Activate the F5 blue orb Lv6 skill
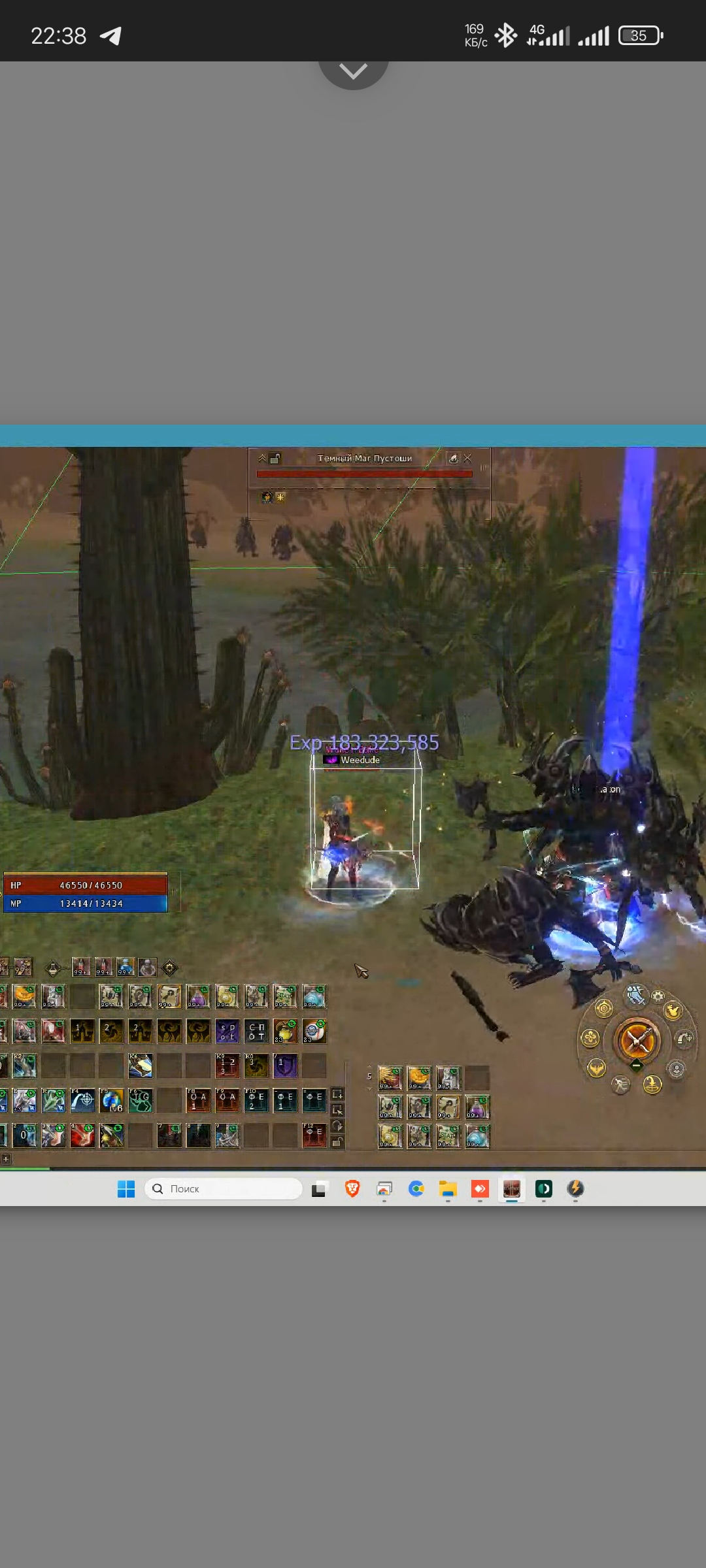 [112, 1101]
